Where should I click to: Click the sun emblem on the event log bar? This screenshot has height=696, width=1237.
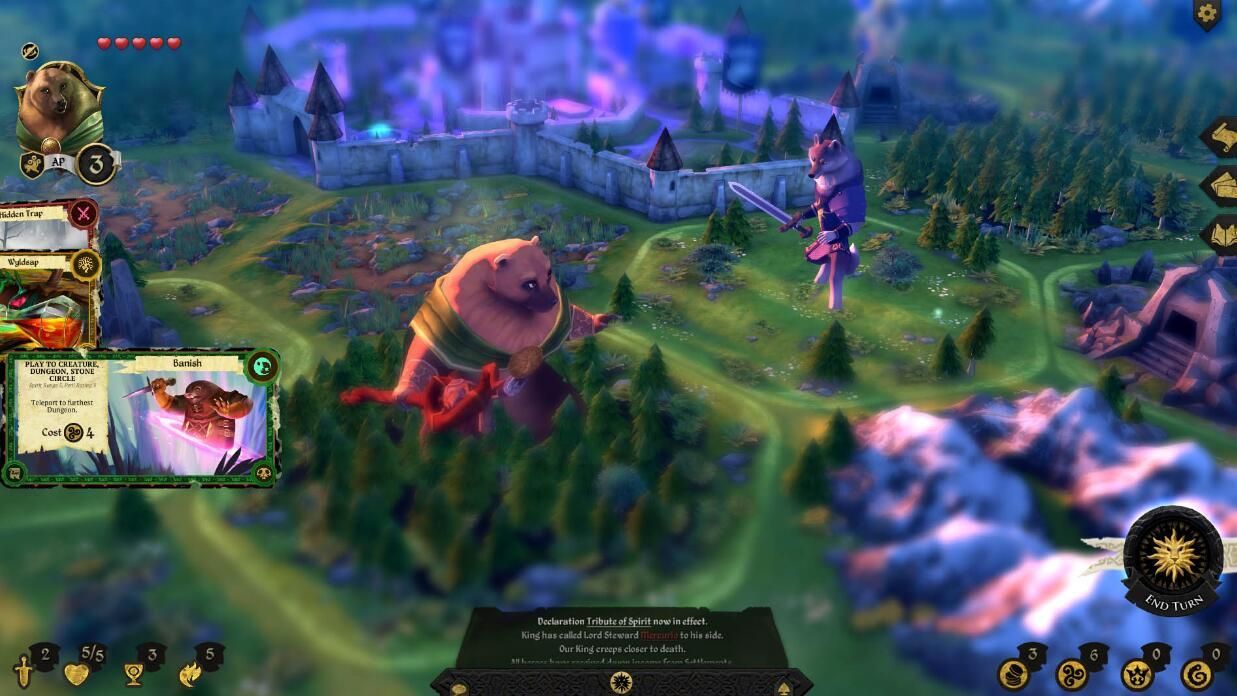(x=620, y=683)
